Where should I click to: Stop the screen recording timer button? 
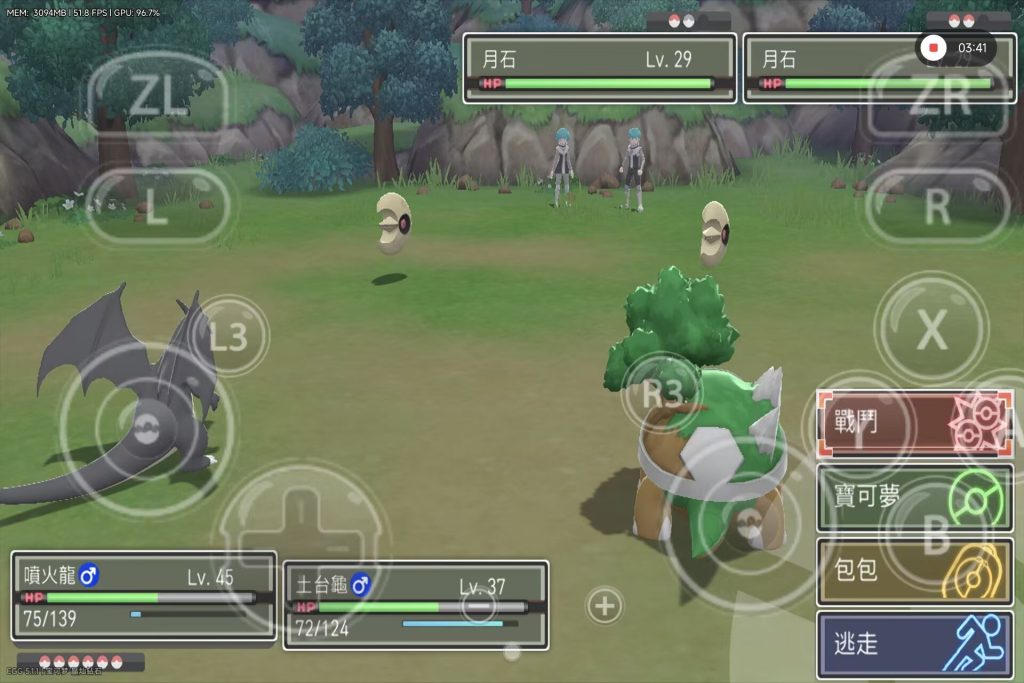[x=934, y=47]
